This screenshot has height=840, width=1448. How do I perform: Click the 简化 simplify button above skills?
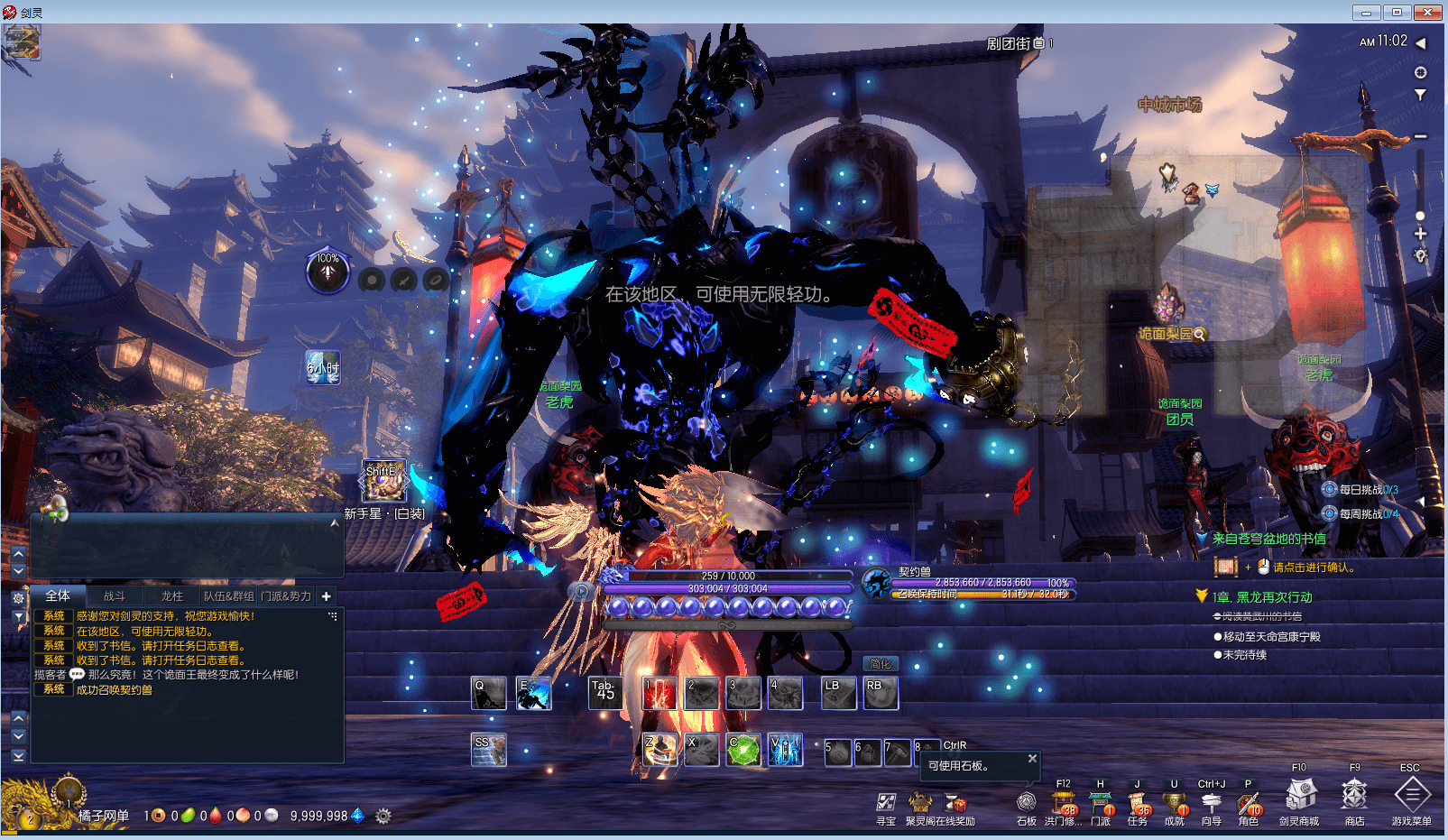point(881,664)
